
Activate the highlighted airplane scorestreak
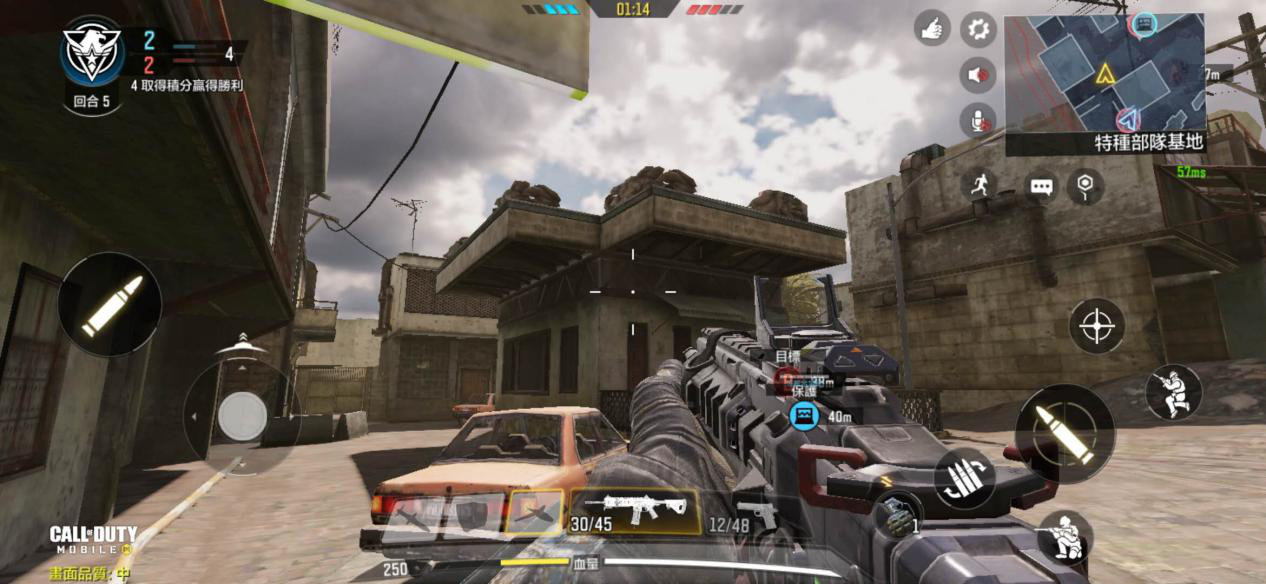point(535,512)
